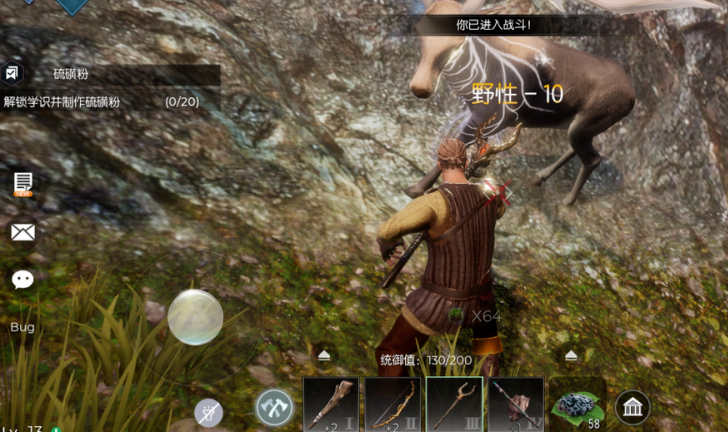Tap the quest checklist badge icon
Viewport: 728px width, 432px height.
(x=12, y=74)
